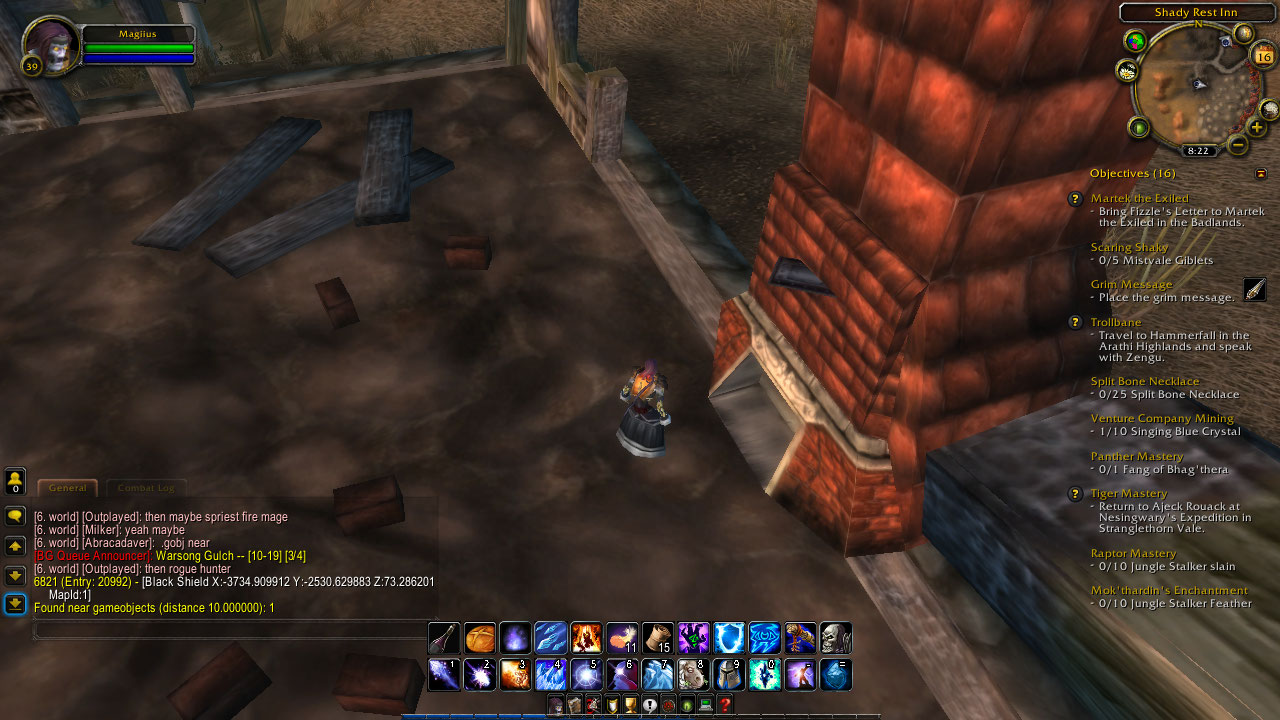Use the conjured bread food icon

481,638
